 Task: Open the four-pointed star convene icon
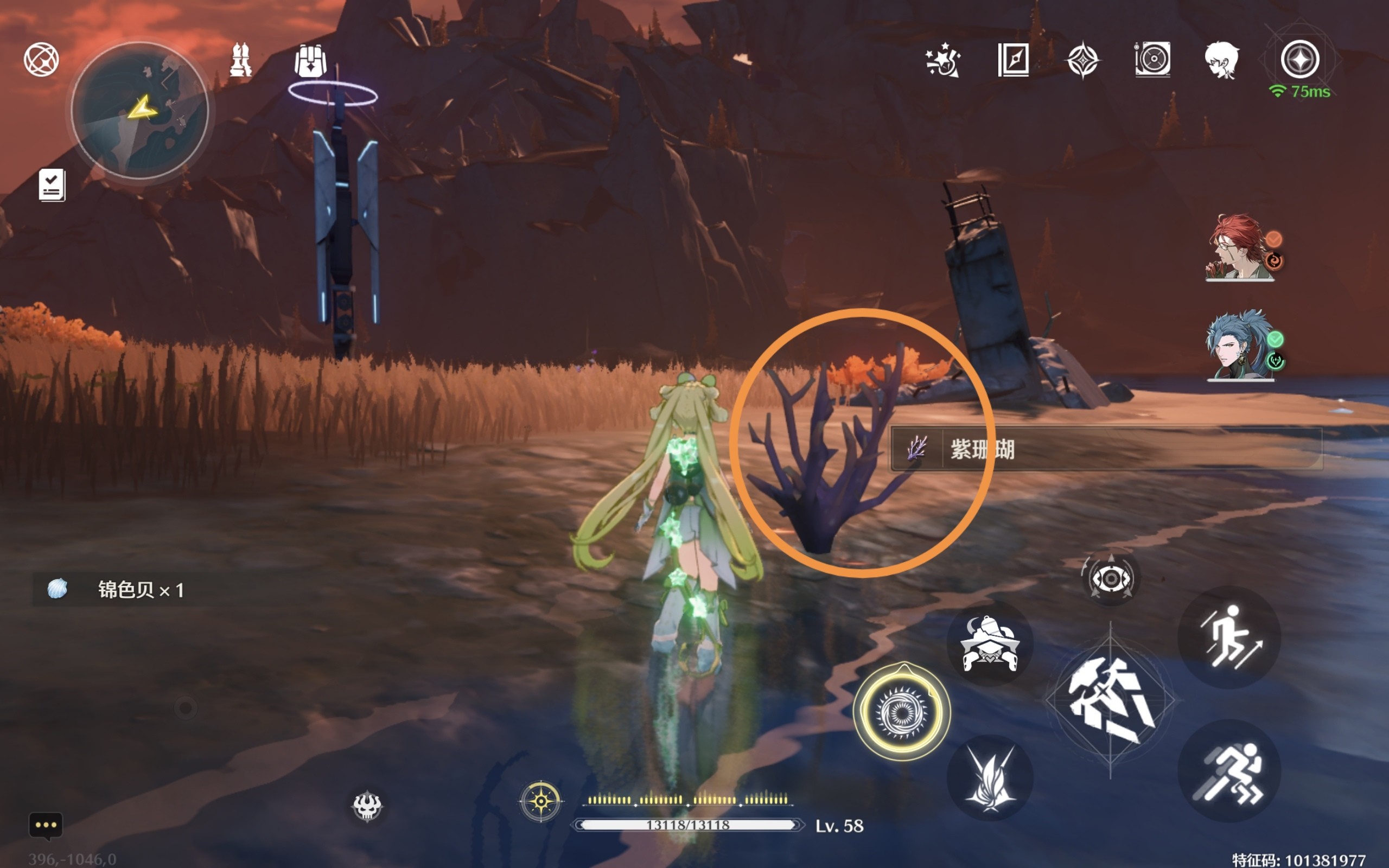click(1082, 60)
